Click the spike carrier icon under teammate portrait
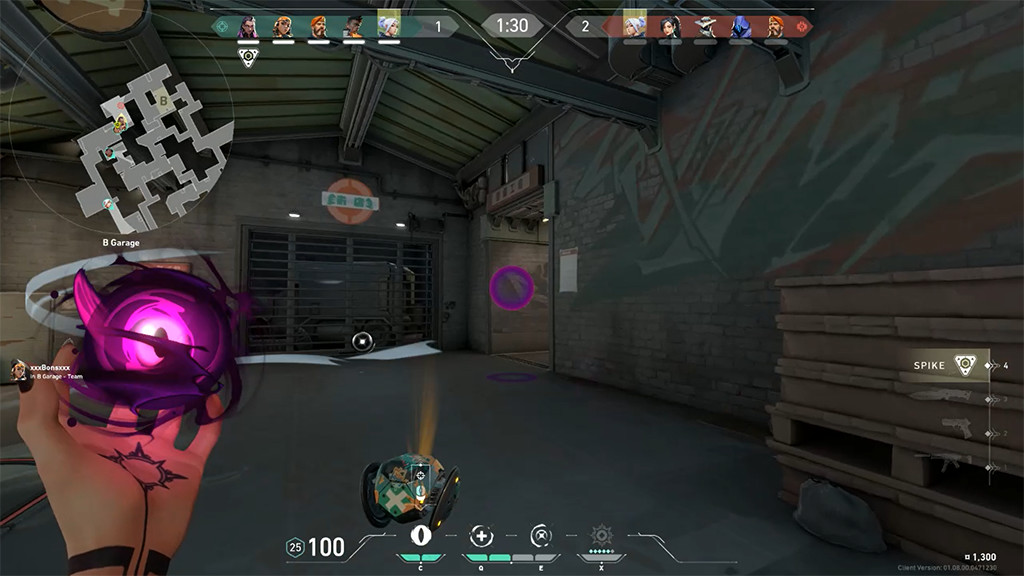Viewport: 1024px width, 576px height. tap(248, 56)
